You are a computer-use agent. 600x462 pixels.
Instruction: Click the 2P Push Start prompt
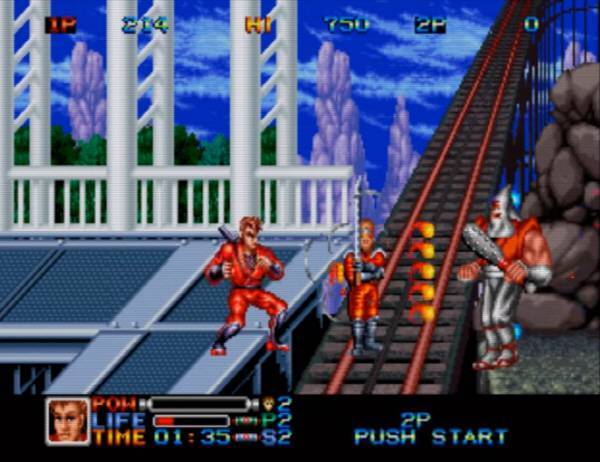(430, 430)
